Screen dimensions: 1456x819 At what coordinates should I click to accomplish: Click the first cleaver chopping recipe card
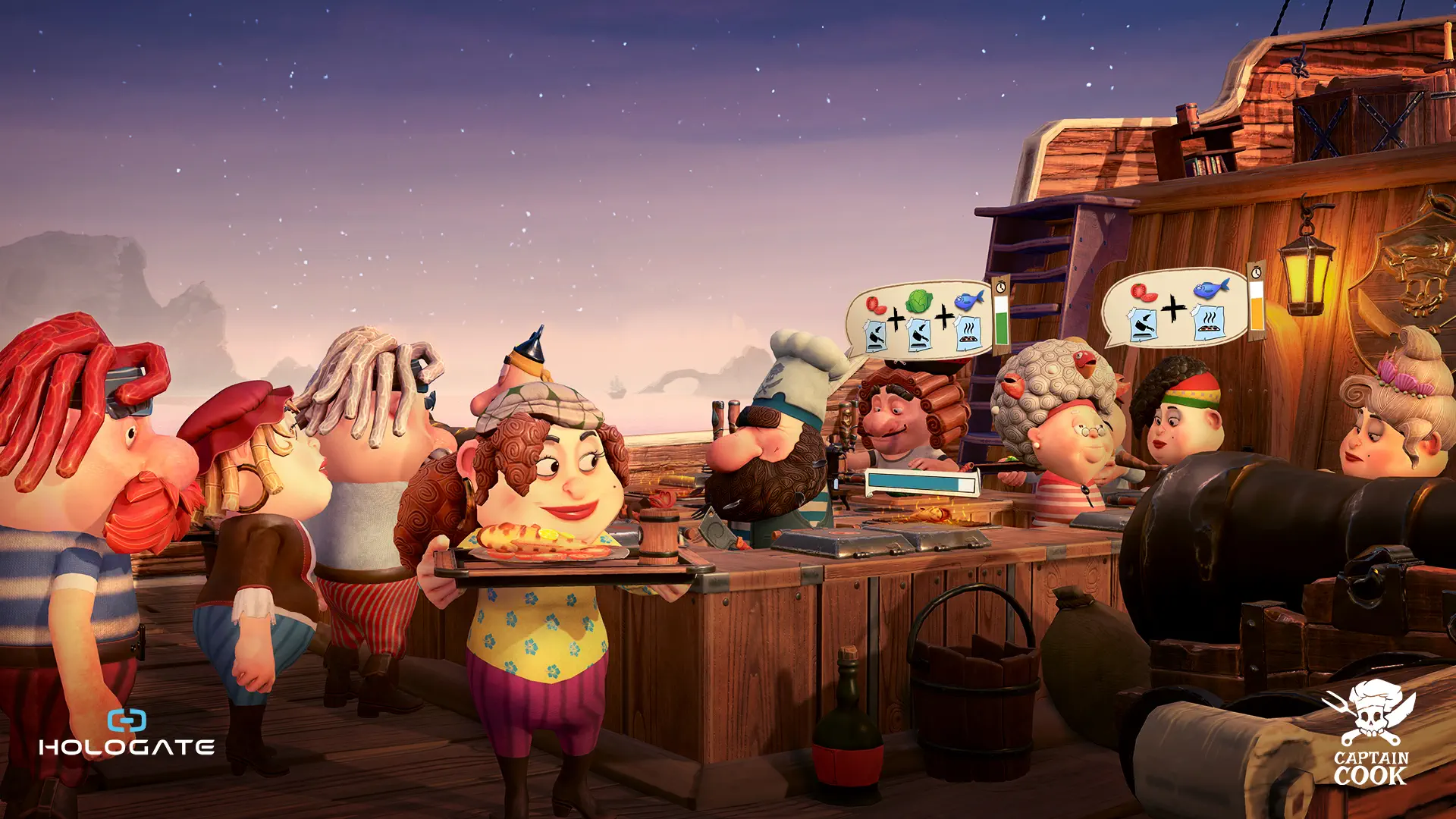pyautogui.click(x=874, y=336)
